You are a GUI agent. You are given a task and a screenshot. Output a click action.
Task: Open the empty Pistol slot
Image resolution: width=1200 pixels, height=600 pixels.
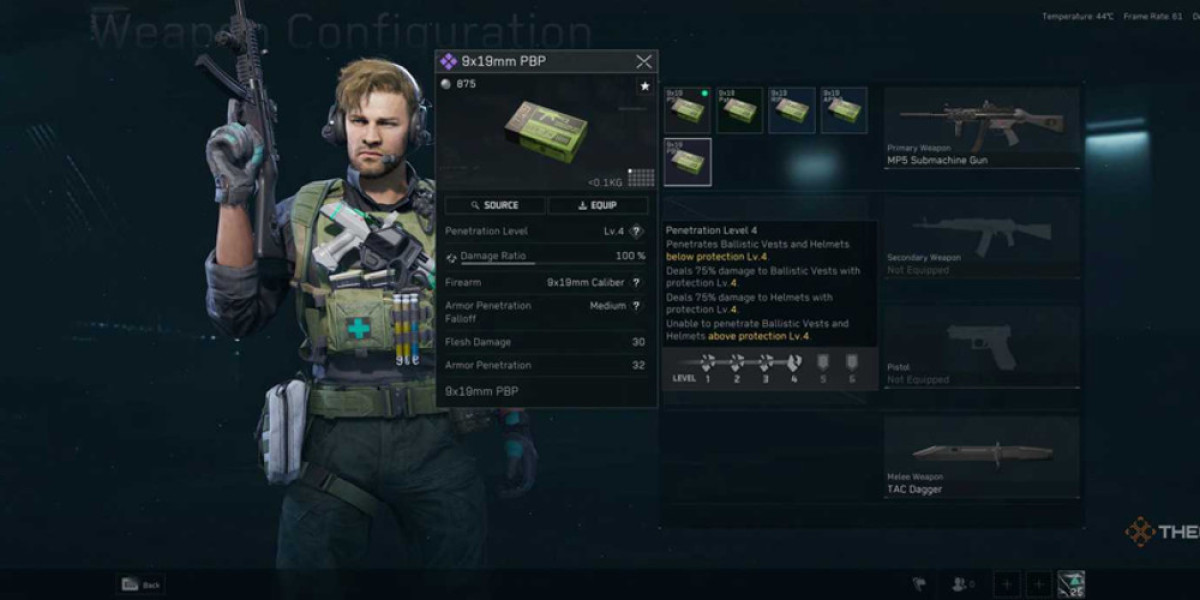coord(981,346)
